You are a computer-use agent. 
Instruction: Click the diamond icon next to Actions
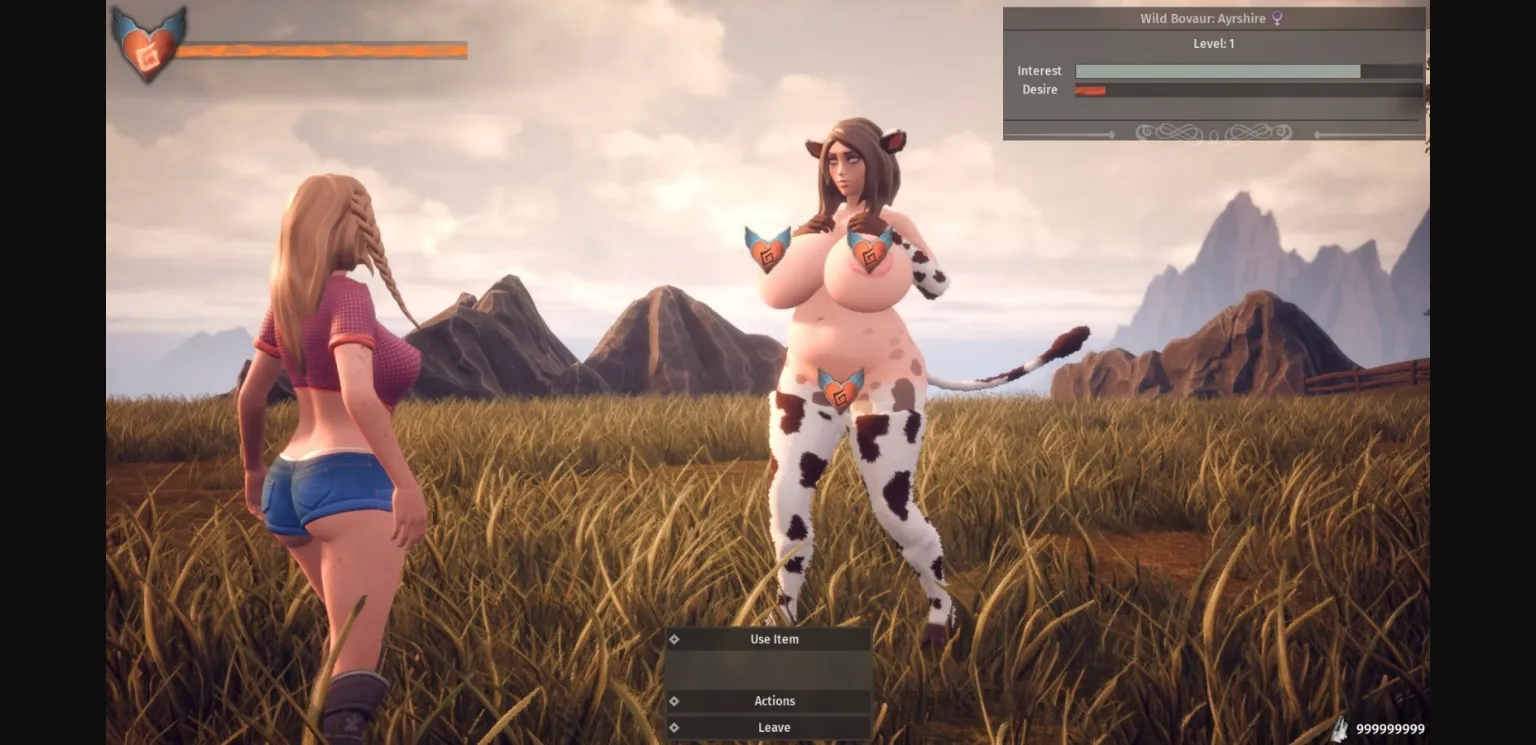675,700
